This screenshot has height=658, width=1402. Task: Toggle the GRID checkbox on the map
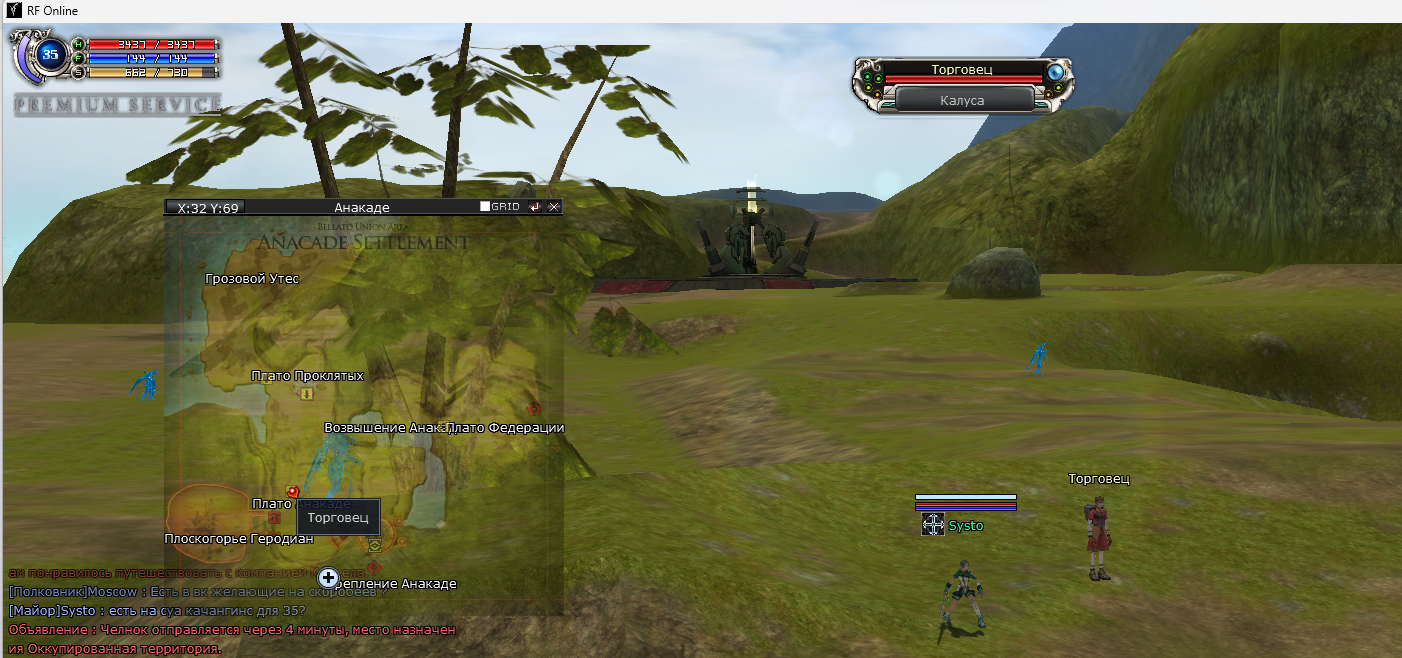click(485, 207)
